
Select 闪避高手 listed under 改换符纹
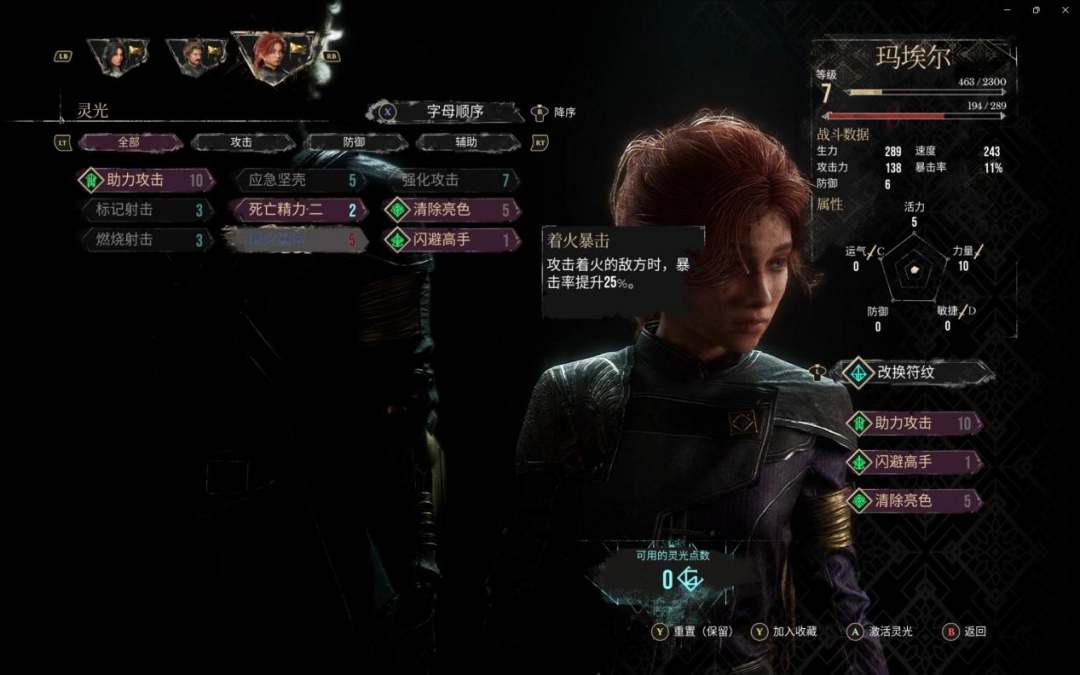tap(913, 462)
